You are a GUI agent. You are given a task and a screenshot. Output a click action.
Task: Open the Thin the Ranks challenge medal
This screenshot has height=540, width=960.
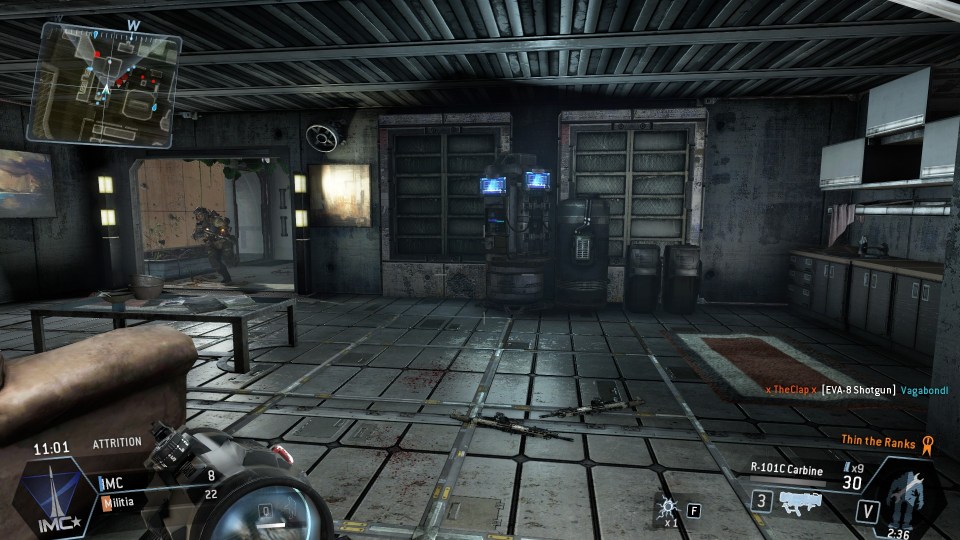pyautogui.click(x=927, y=441)
